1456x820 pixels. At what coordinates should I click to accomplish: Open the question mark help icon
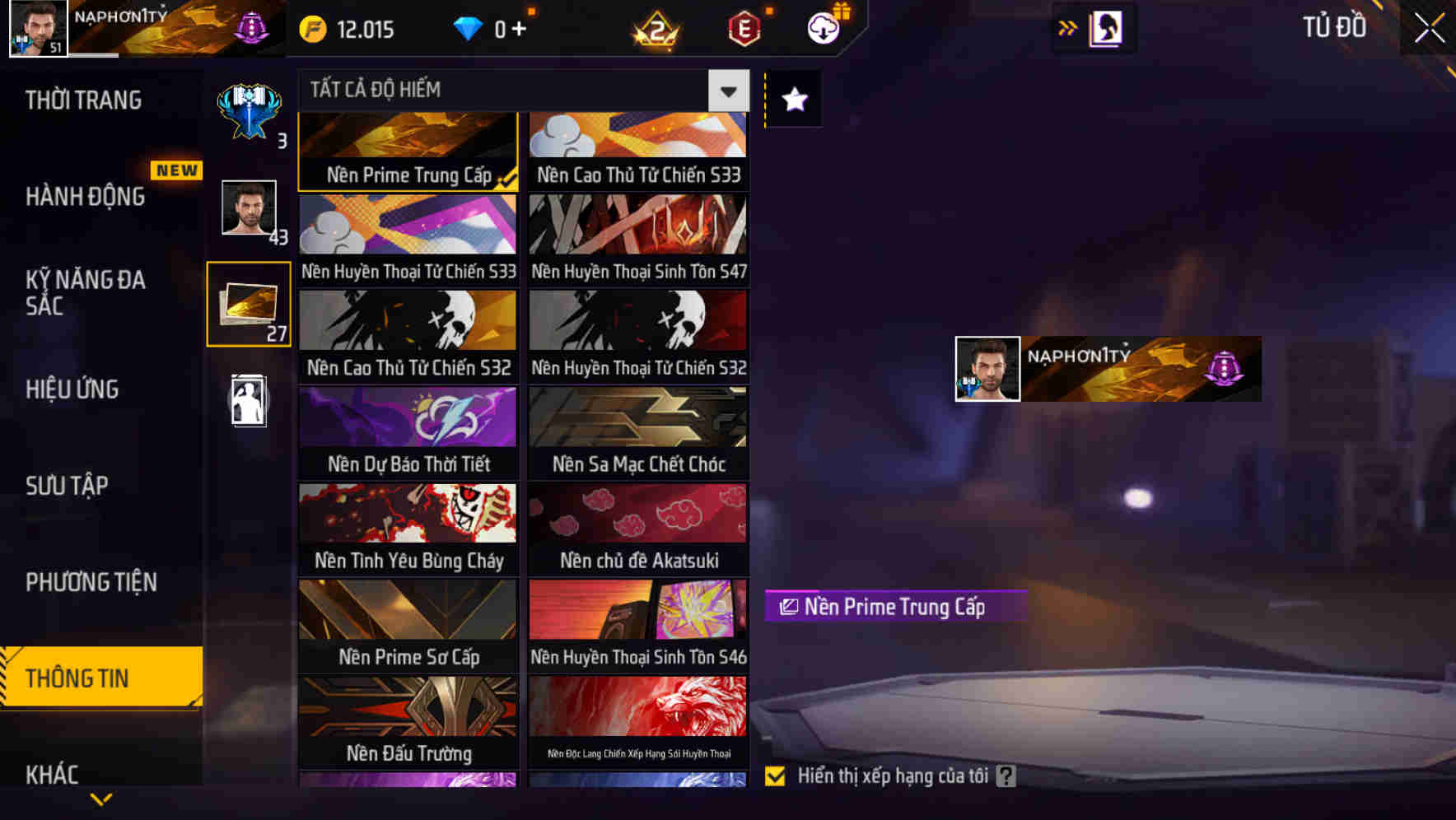coord(1004,775)
